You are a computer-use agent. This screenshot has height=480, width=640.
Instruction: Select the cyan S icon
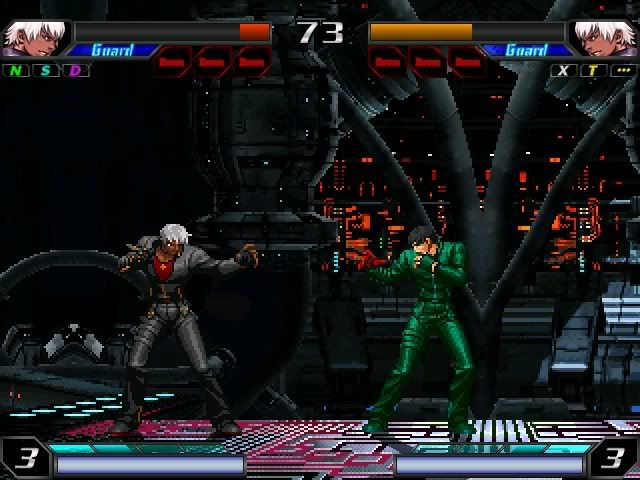tap(46, 71)
